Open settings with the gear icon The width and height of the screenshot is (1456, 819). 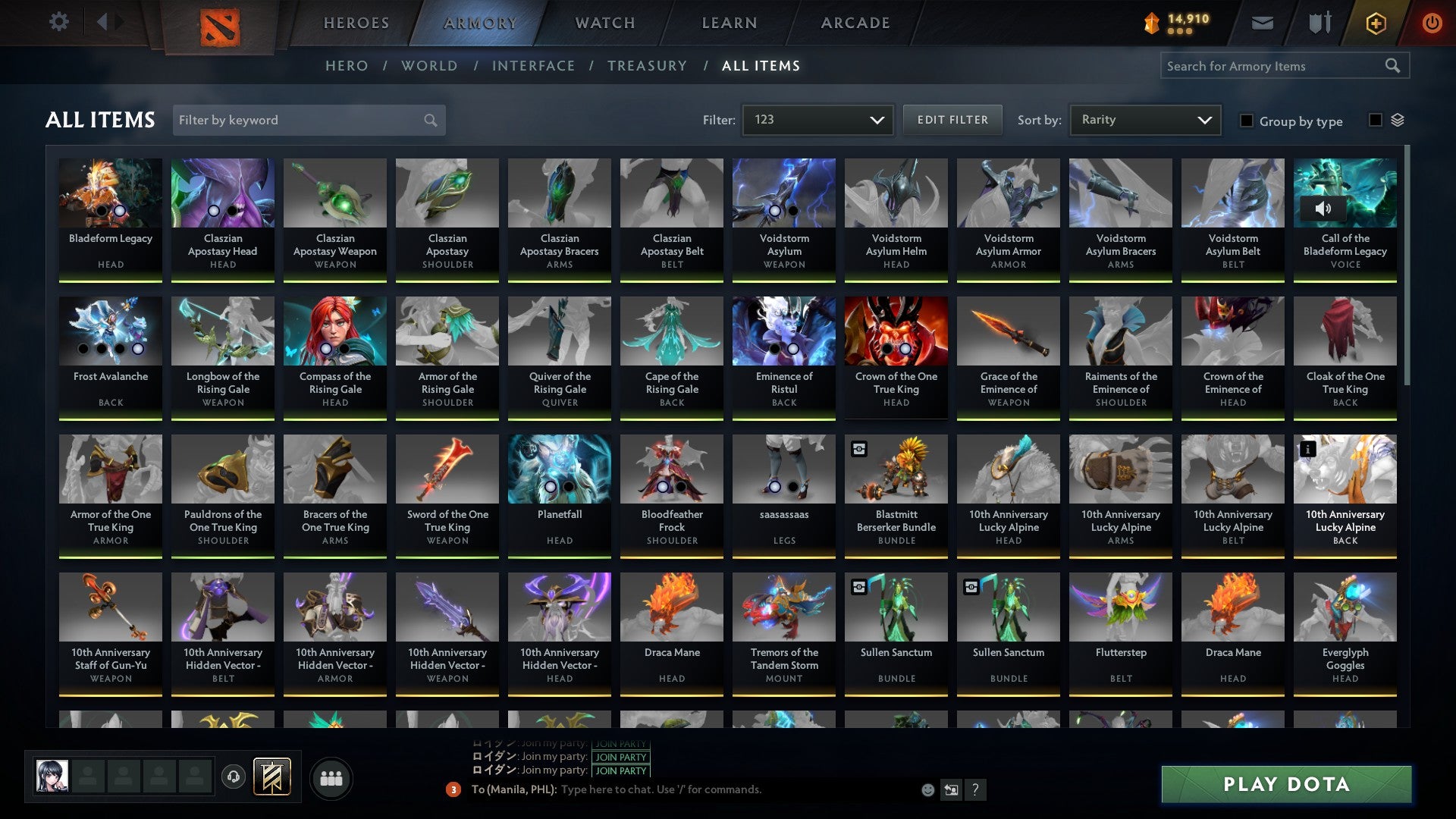click(x=58, y=22)
